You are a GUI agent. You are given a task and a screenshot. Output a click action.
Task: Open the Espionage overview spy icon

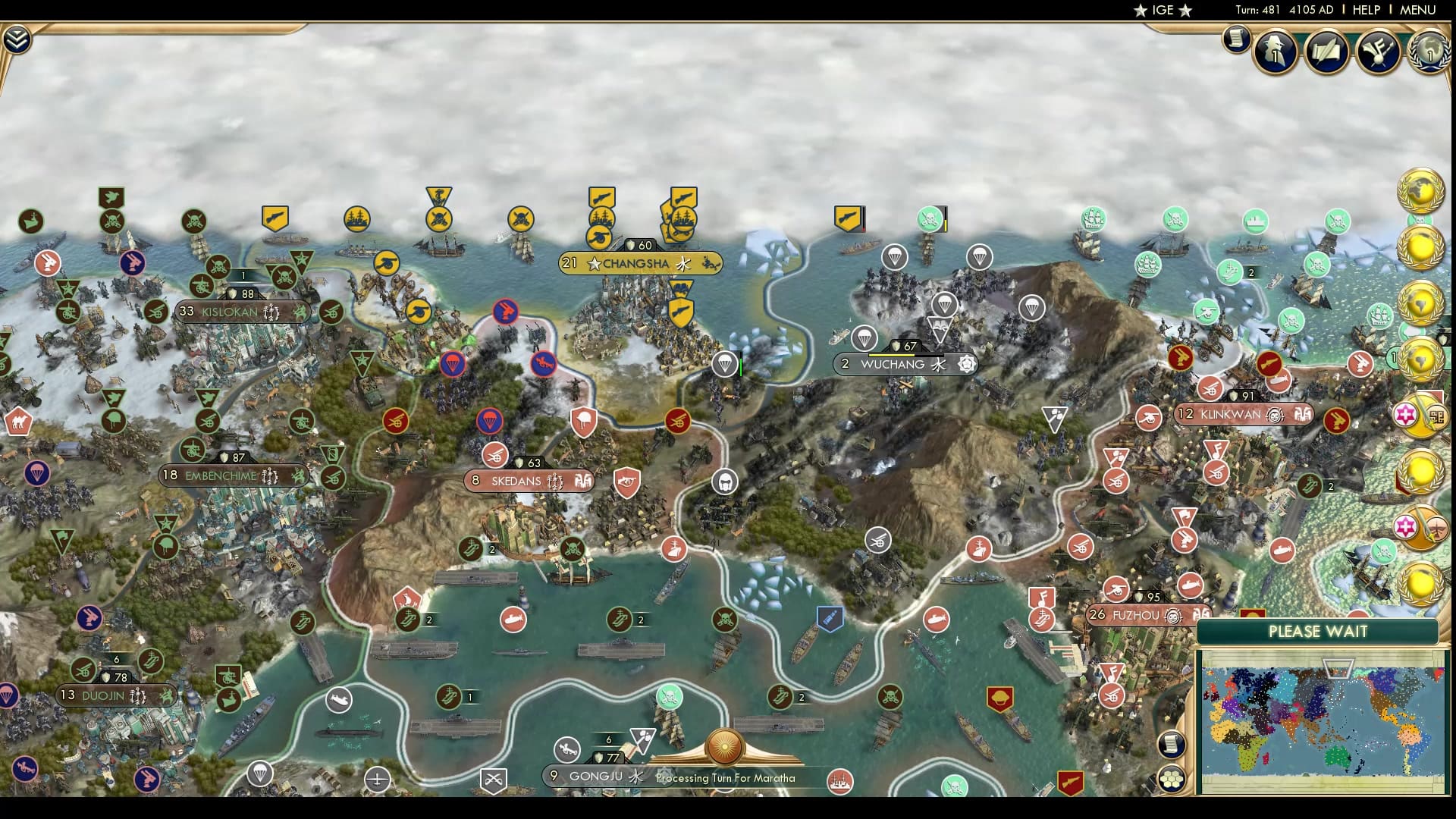tap(1273, 52)
